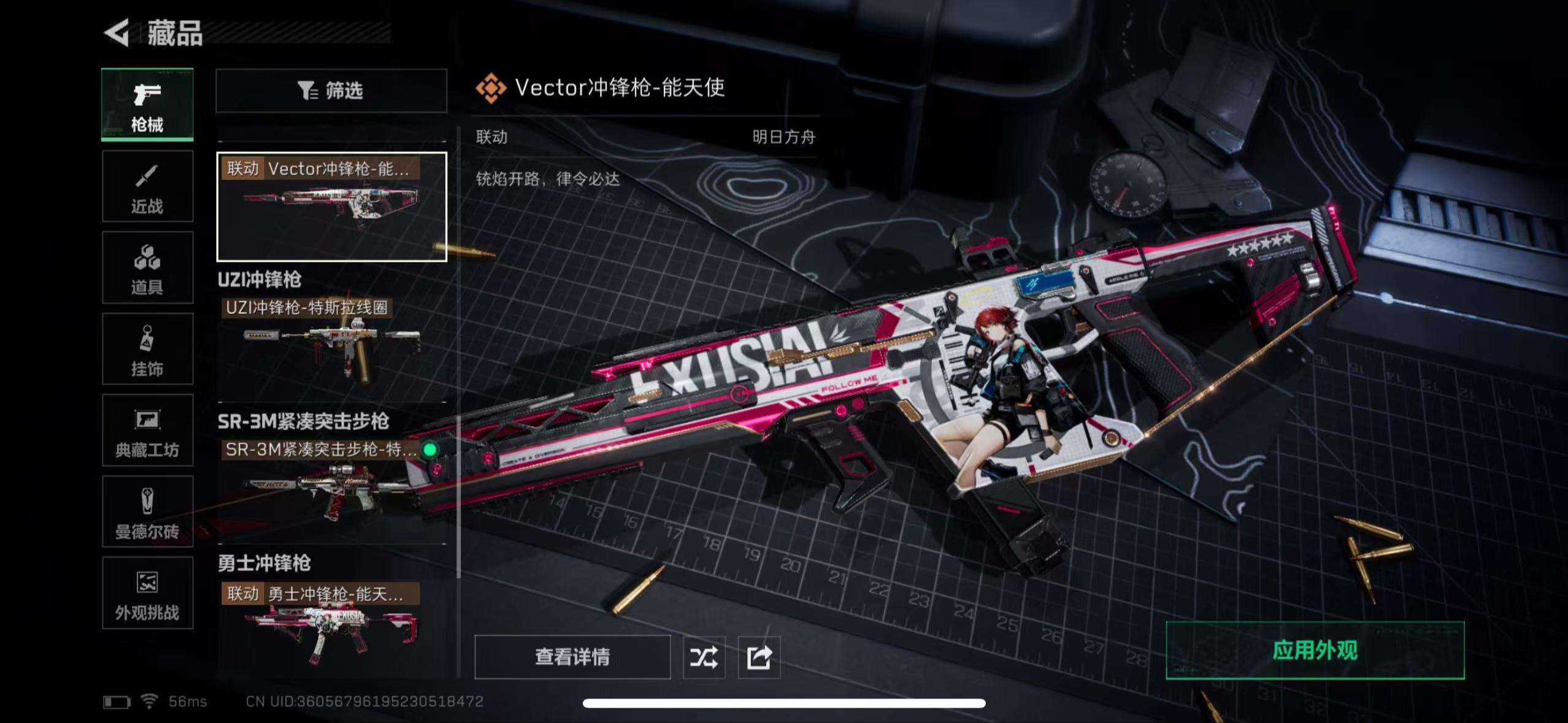Image resolution: width=1568 pixels, height=723 pixels.
Task: Select the 道具 items category icon
Action: click(147, 267)
